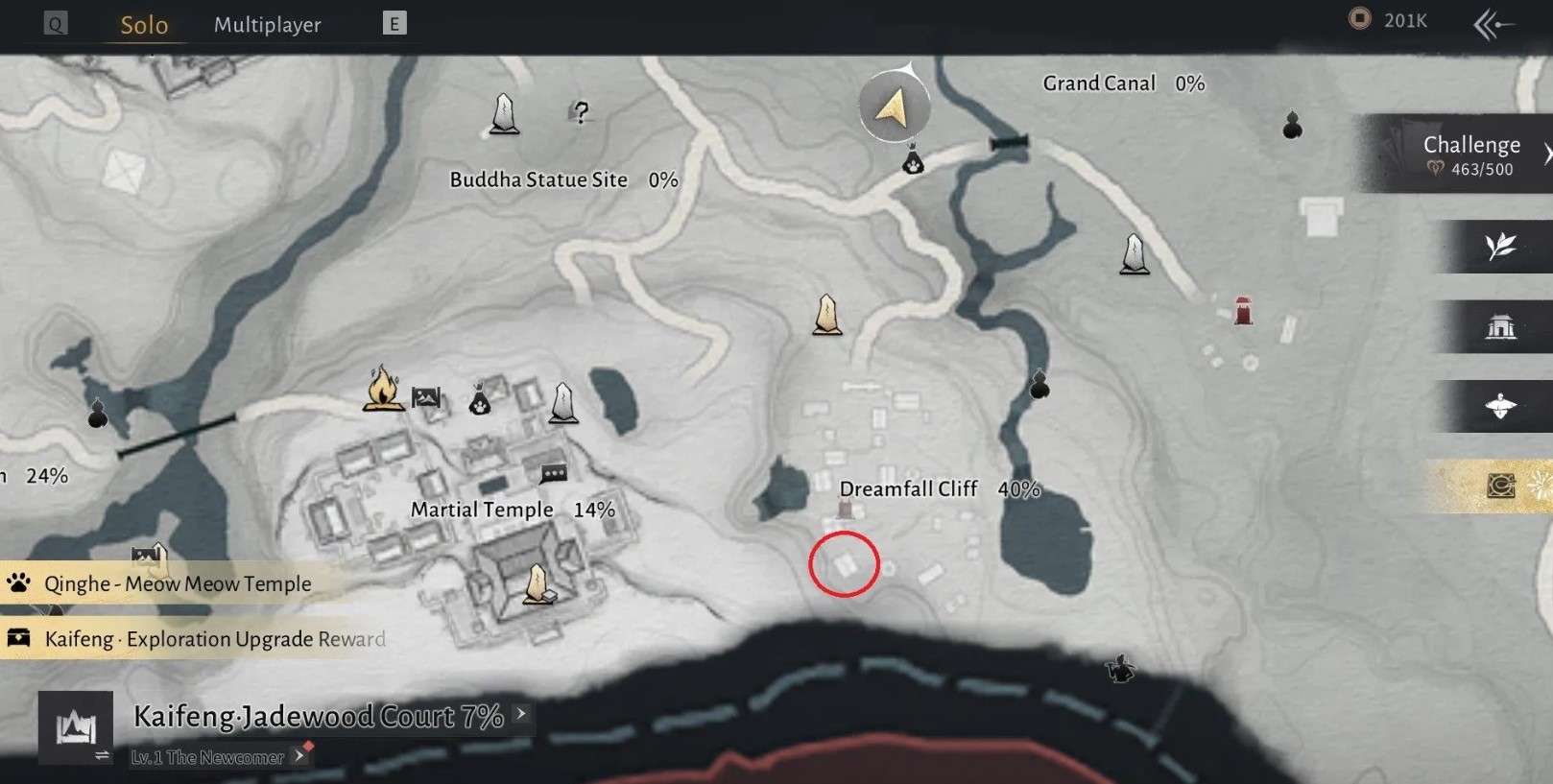Select the flying bird filter button
The width and height of the screenshot is (1553, 784).
tap(1500, 406)
